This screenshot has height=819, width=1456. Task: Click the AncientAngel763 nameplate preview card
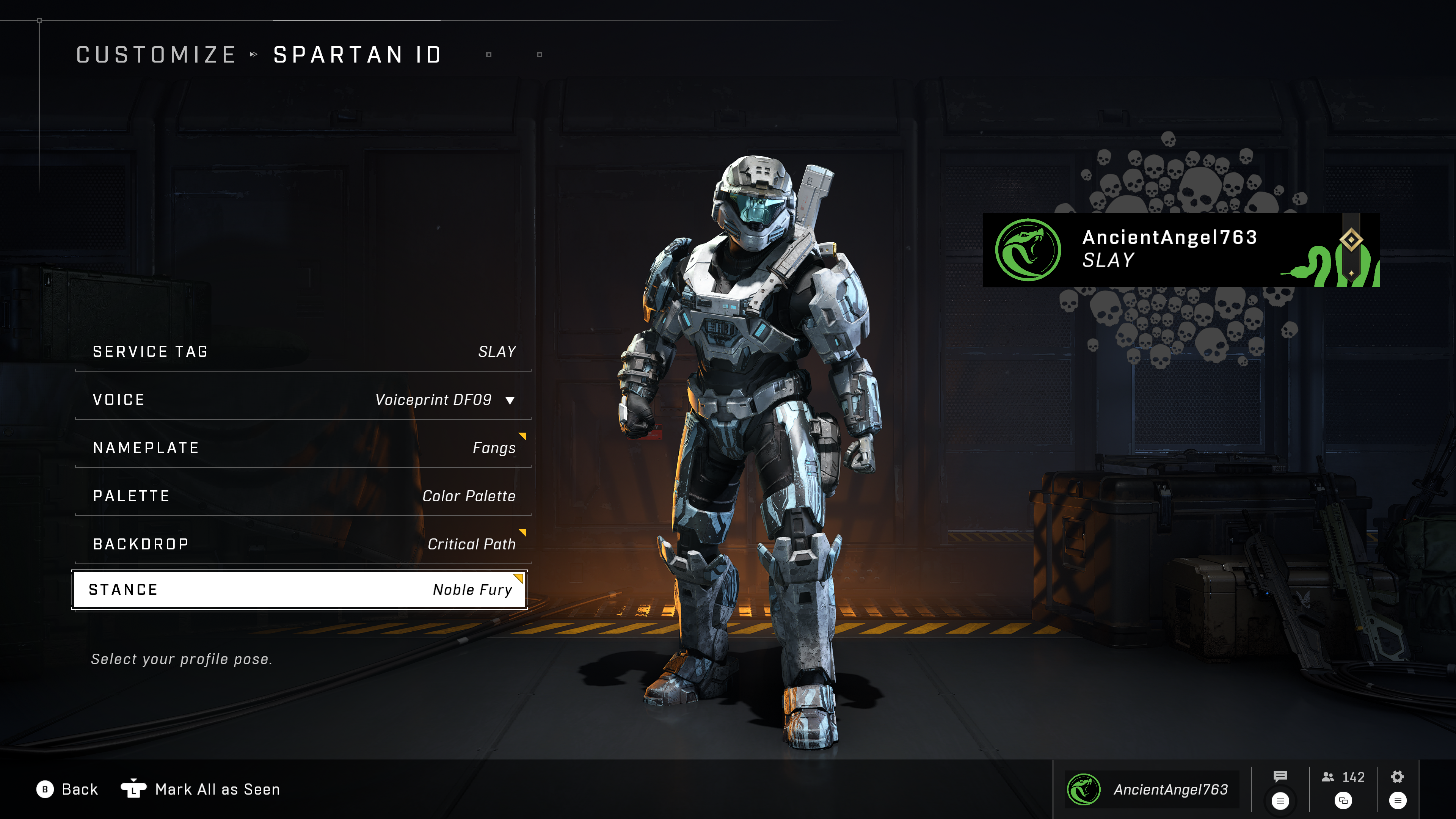[1181, 249]
